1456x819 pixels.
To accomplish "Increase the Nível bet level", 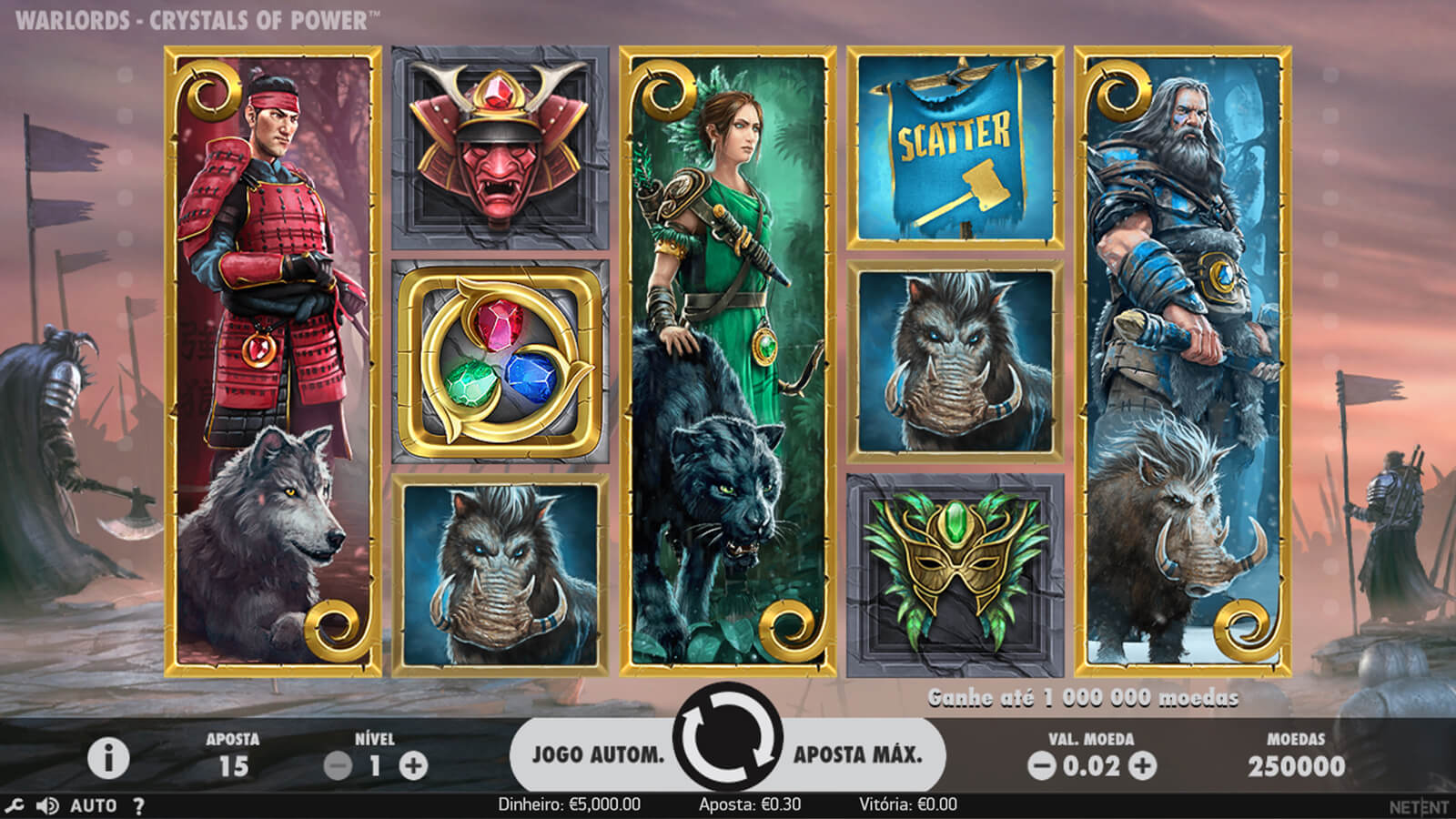I will coord(413,766).
